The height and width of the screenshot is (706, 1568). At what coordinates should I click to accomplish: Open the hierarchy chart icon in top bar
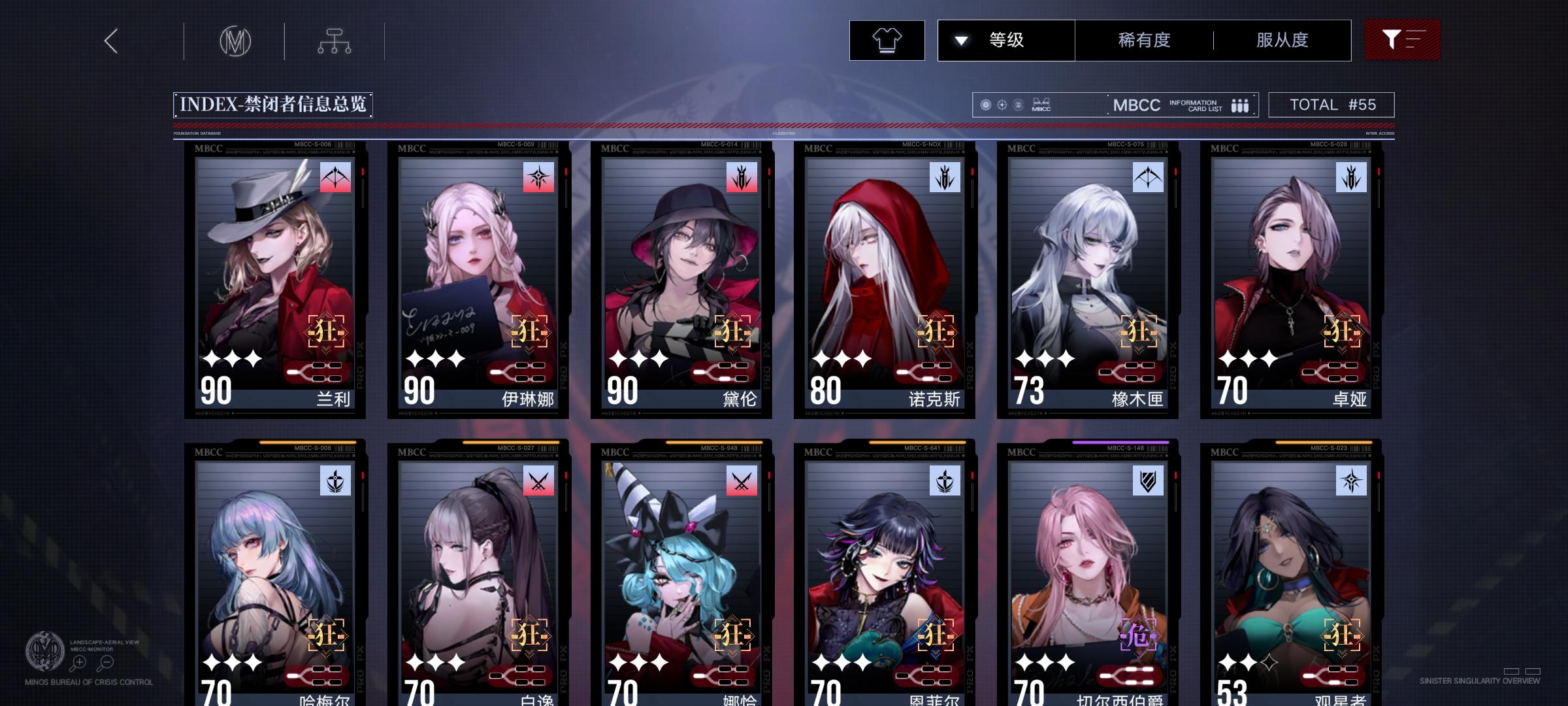[x=336, y=41]
